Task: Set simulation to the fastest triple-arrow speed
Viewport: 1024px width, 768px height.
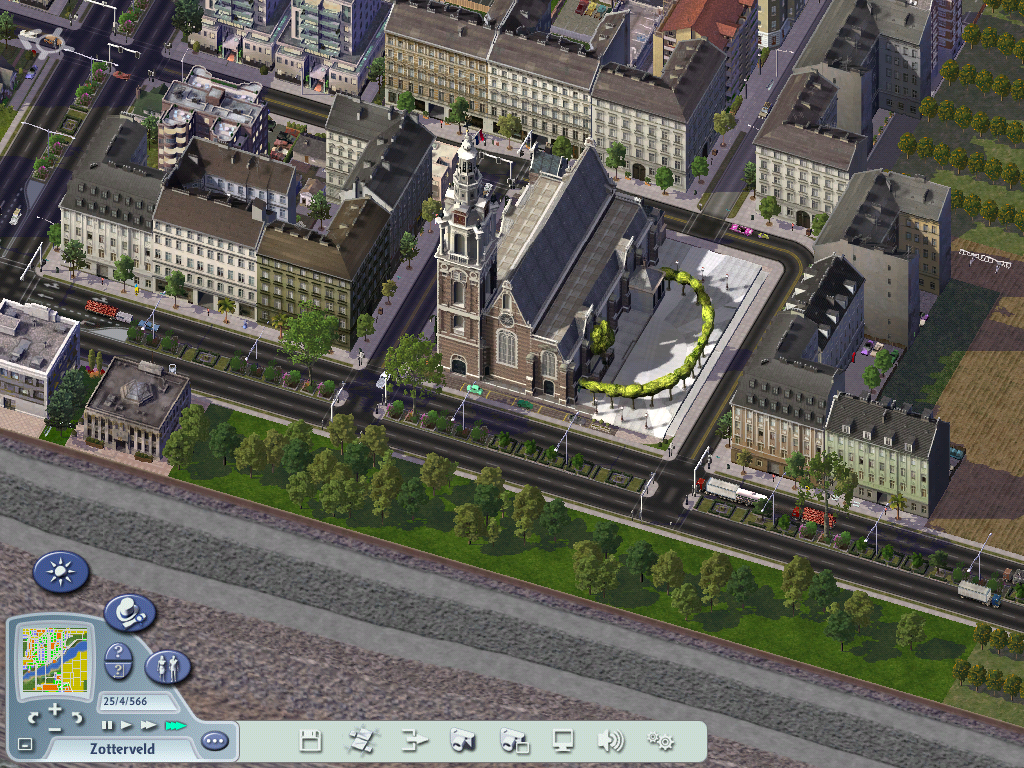Action: (175, 725)
